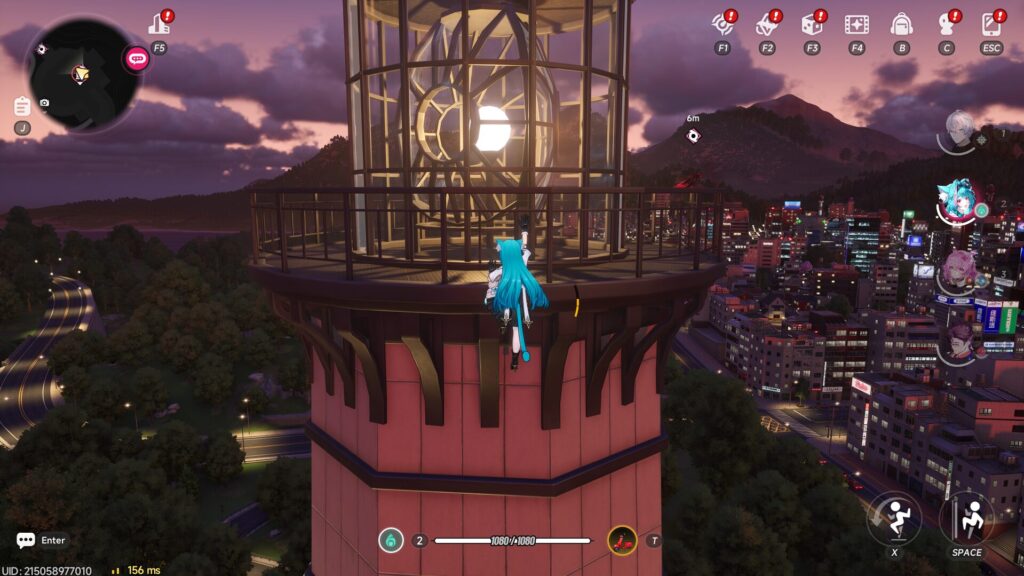Tap the small camera icon by the minimap
Viewport: 1024px width, 576px height.
click(45, 103)
